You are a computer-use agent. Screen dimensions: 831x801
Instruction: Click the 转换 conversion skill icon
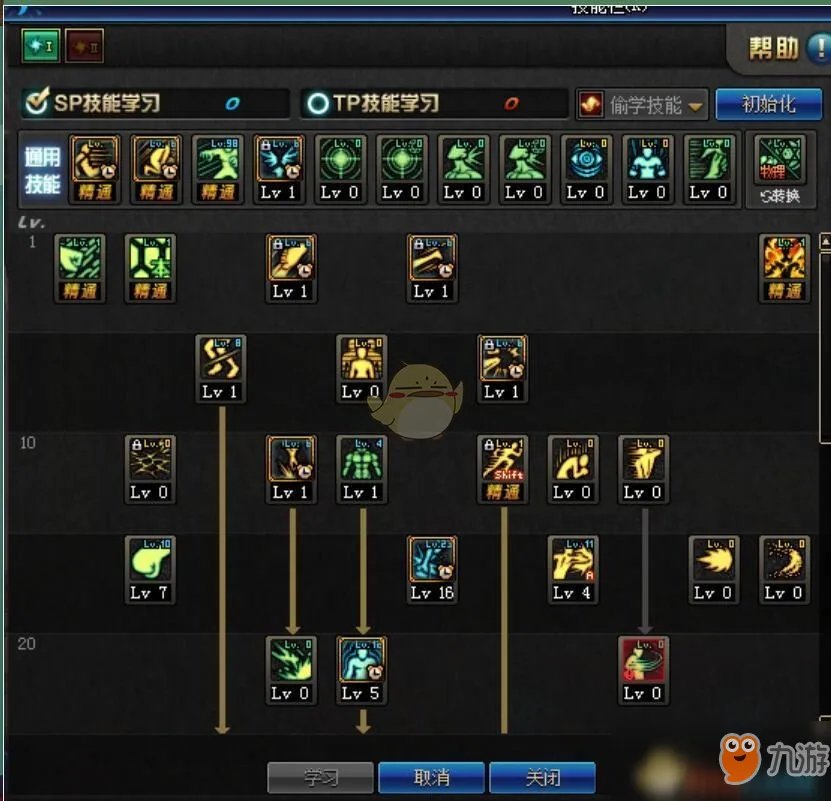[x=778, y=171]
